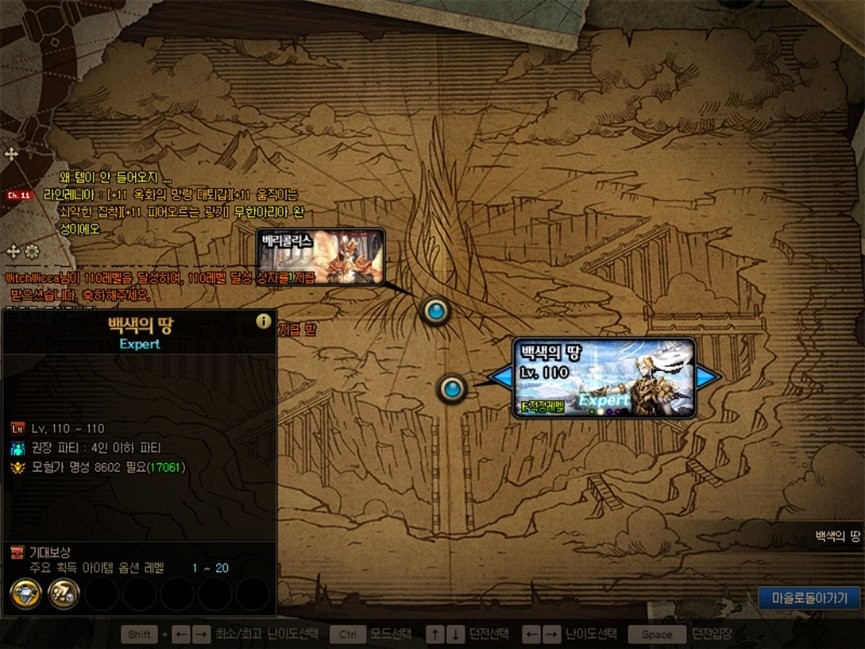865x649 pixels.
Task: Click the 마을로돌아가기 return-to-town button
Action: 809,598
